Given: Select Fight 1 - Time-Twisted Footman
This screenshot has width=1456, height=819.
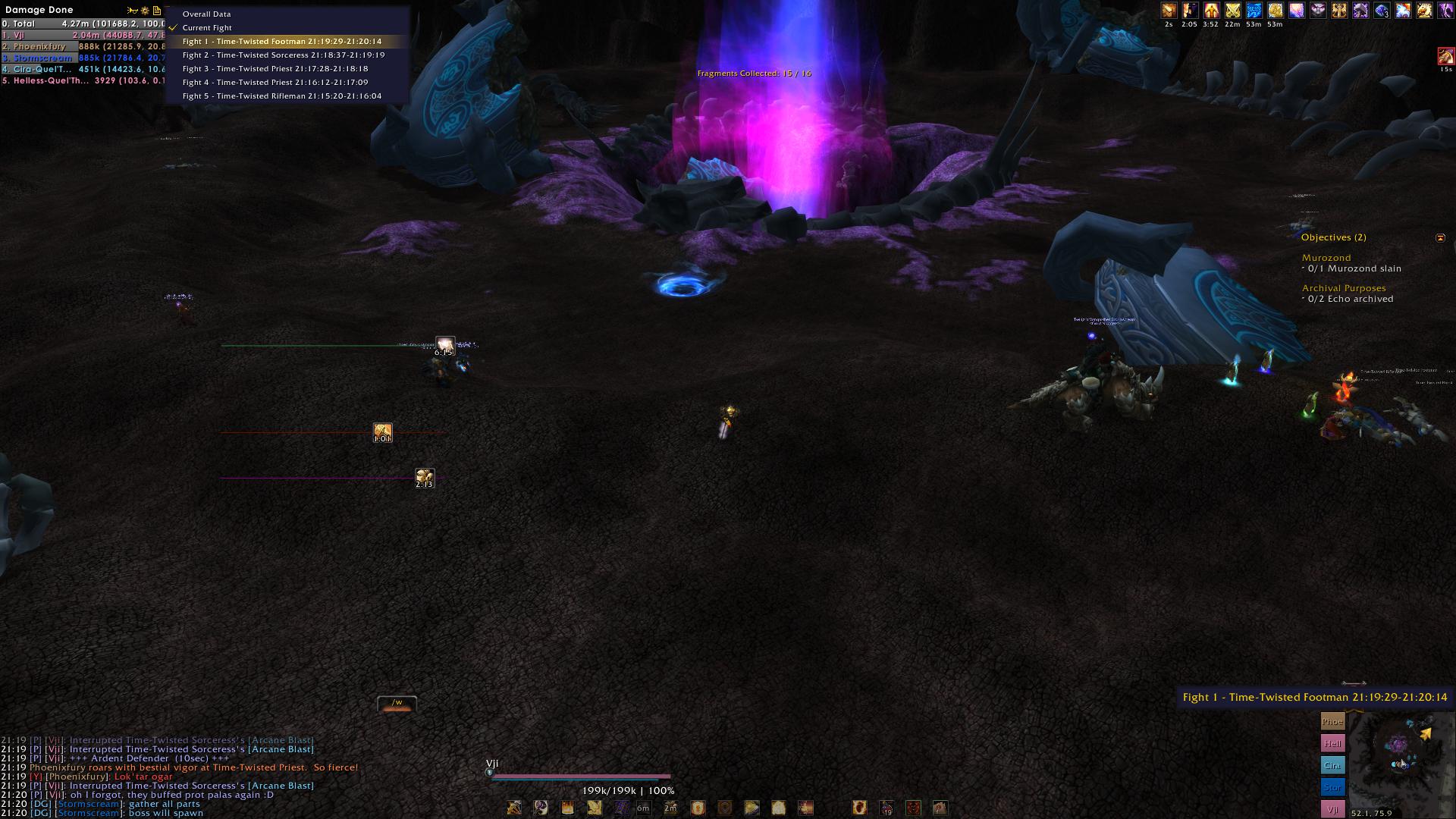Looking at the screenshot, I should pos(281,42).
